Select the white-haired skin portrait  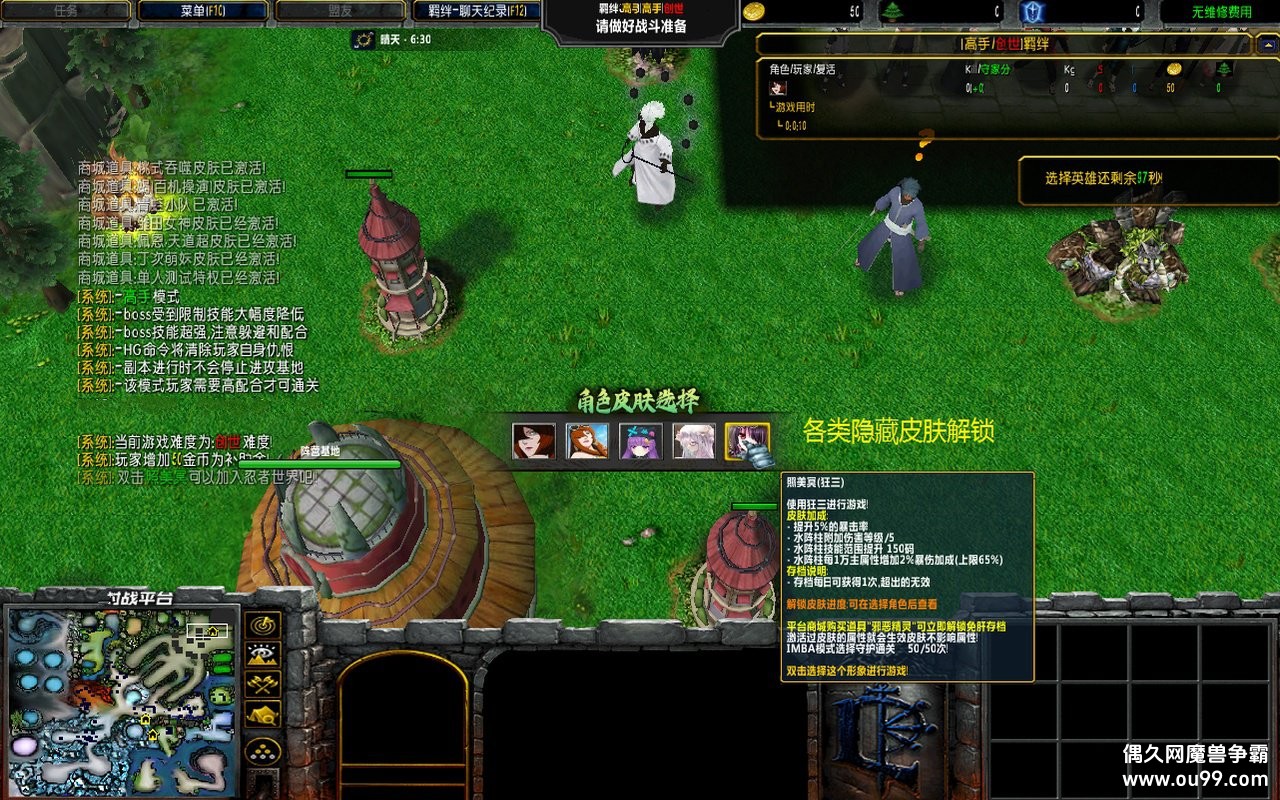(694, 441)
